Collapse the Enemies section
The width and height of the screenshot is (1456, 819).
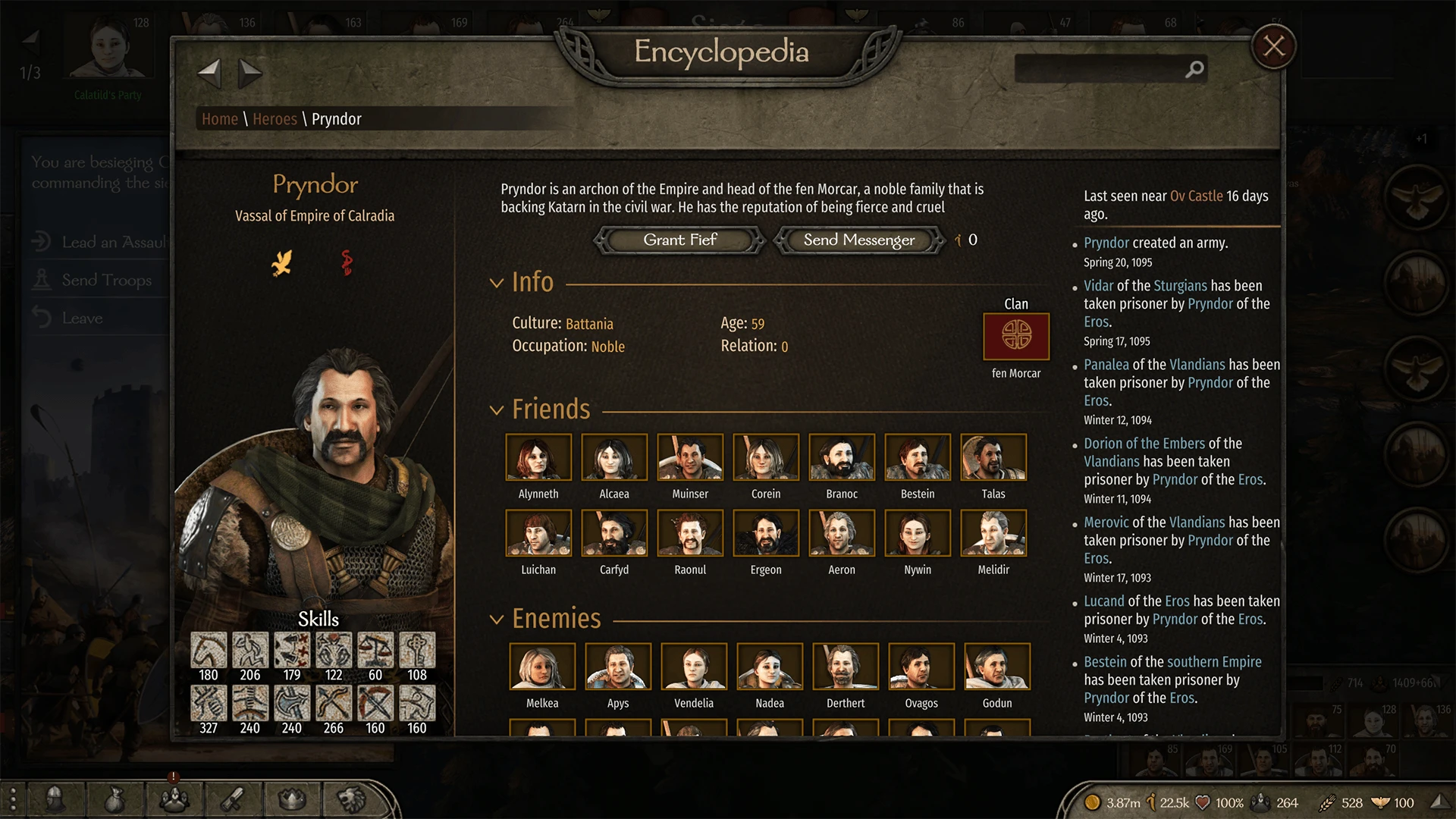point(497,619)
